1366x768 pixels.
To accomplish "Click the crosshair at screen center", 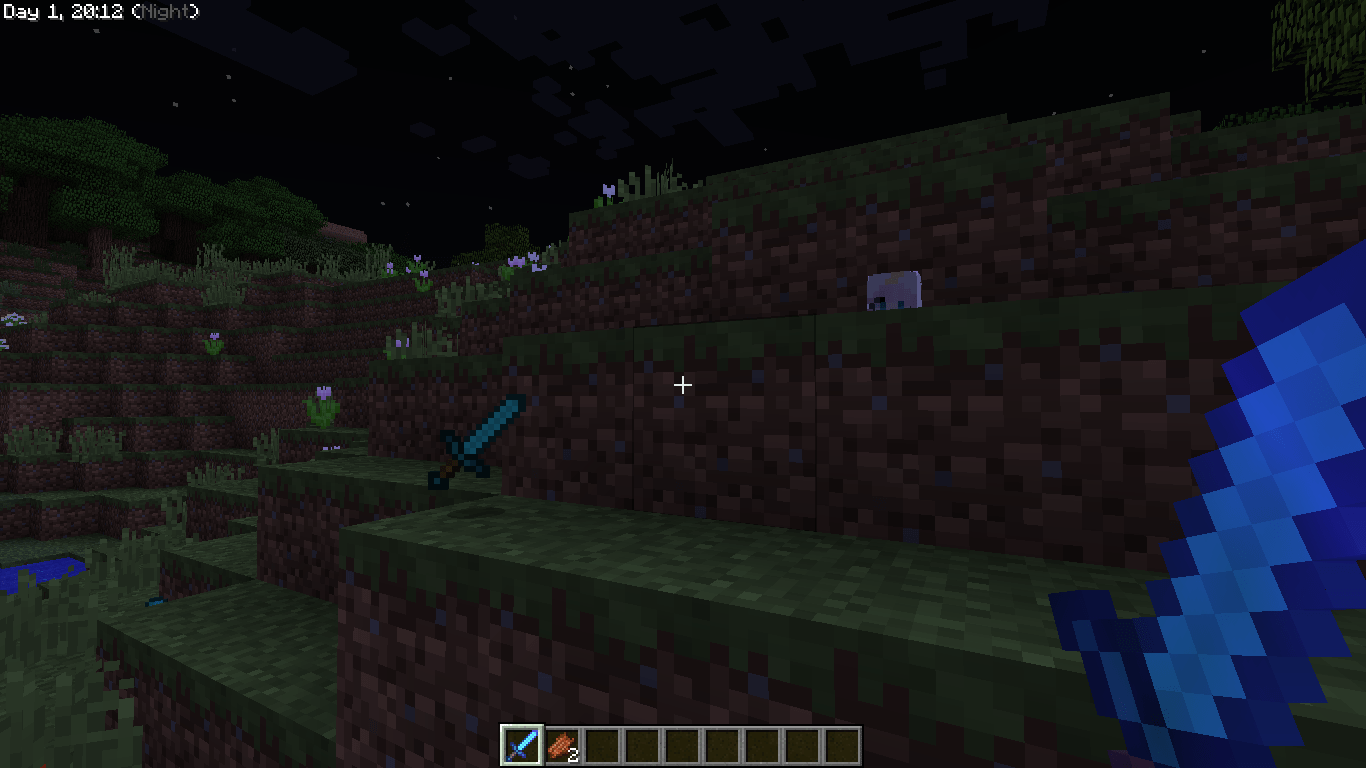I will click(683, 384).
